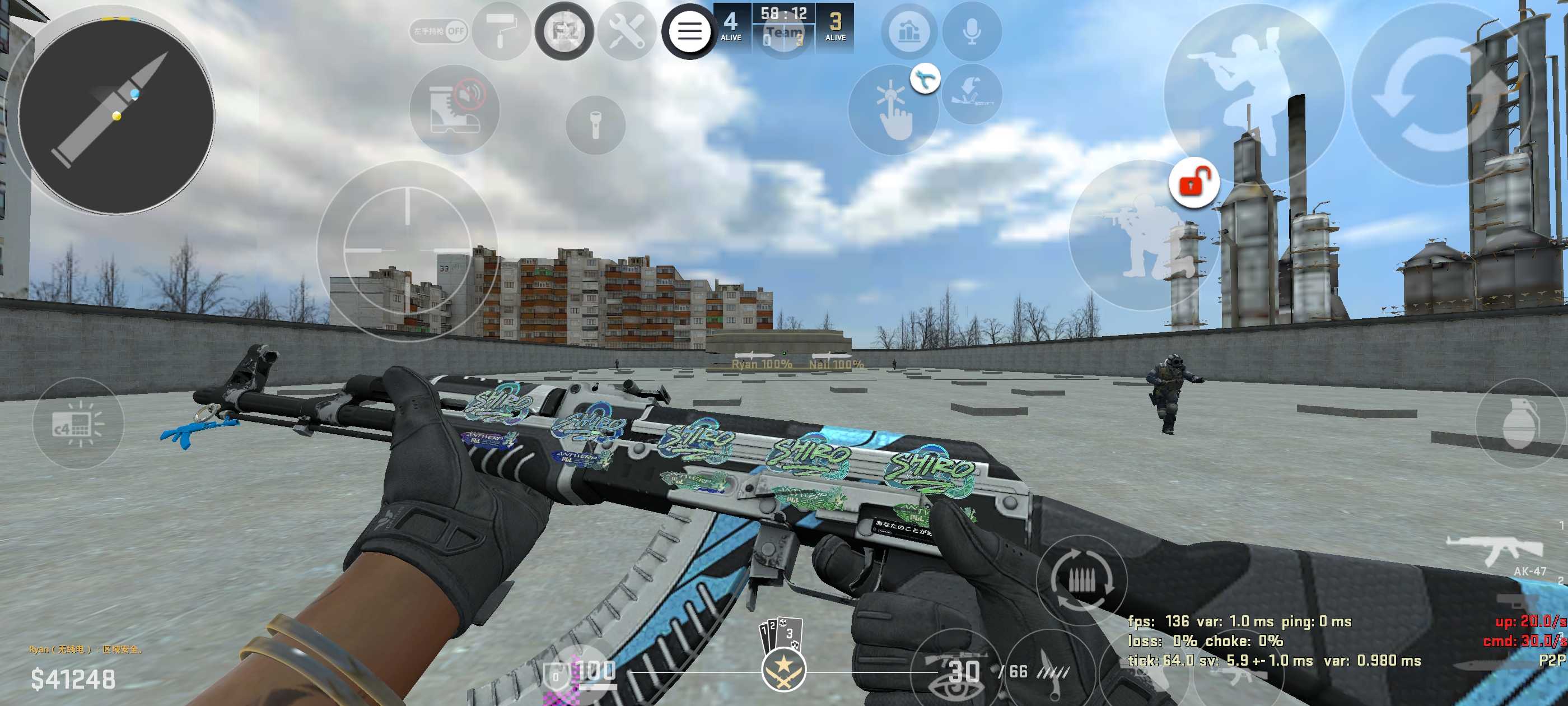This screenshot has width=1568, height=706.
Task: Choose the grenade button
Action: (x=1519, y=424)
